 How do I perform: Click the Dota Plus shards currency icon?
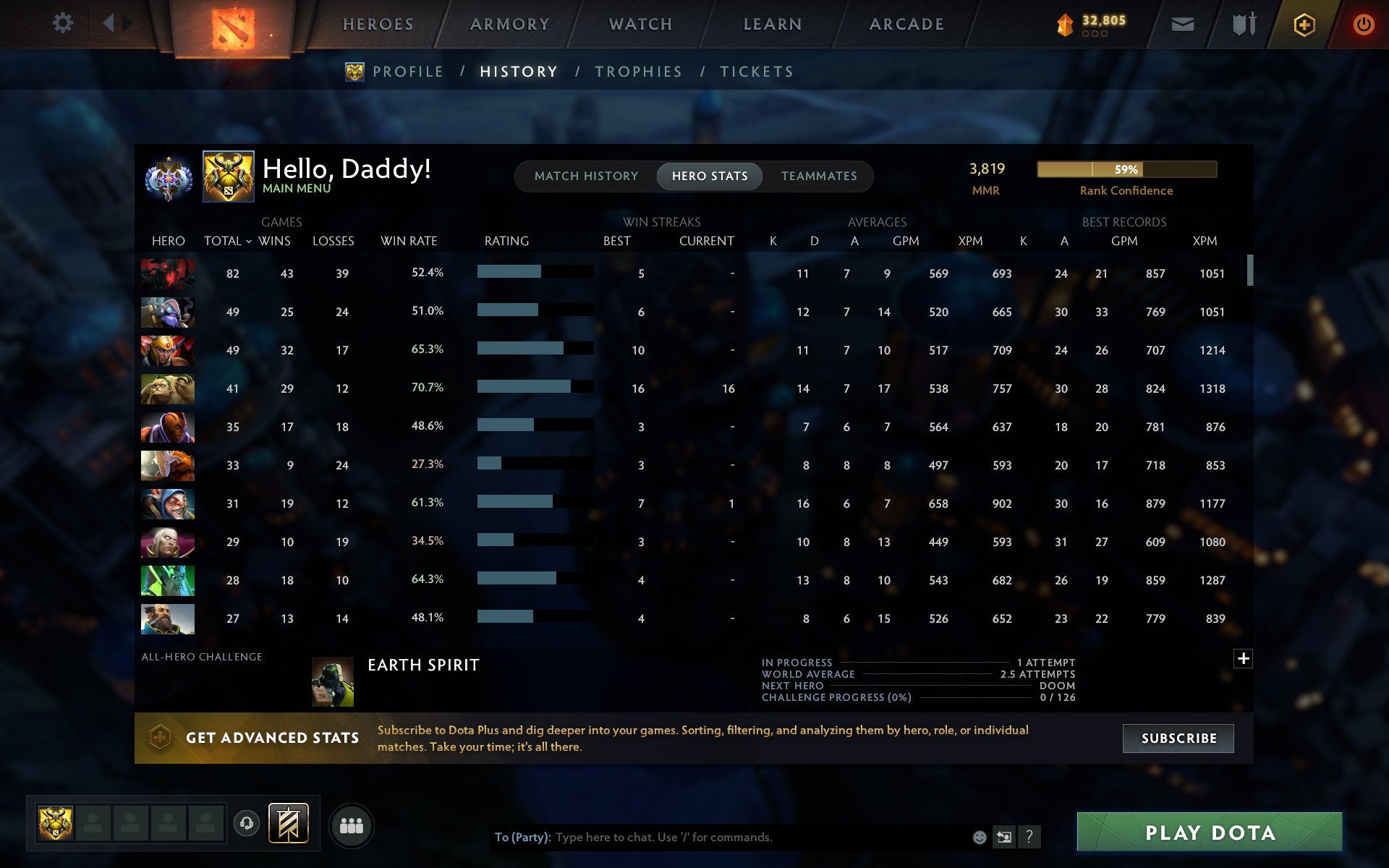coord(1063,23)
